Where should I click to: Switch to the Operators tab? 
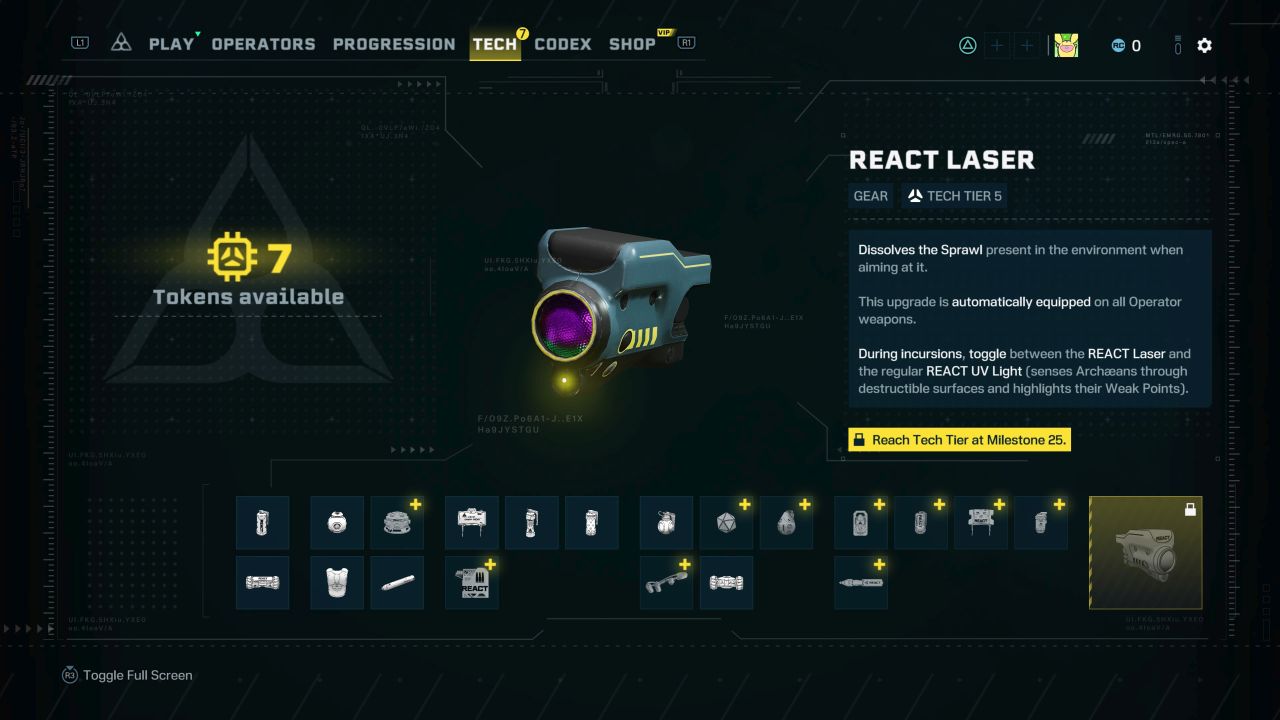263,44
